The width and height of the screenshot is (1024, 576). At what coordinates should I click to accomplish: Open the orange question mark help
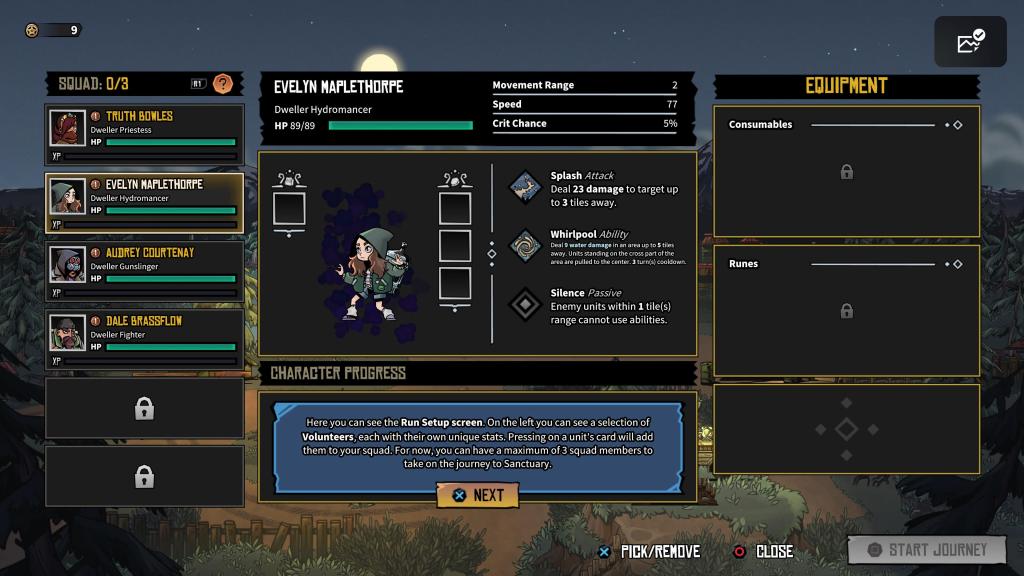224,84
